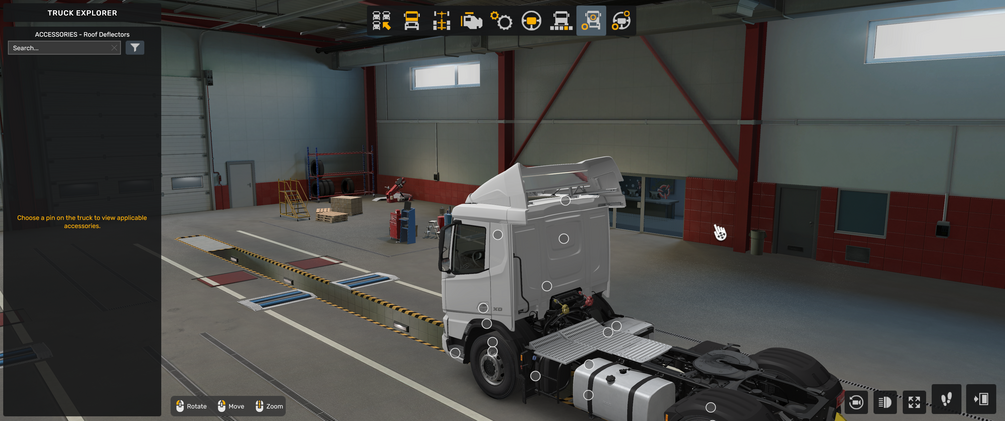
Task: Switch to the yellow cabin category
Action: coord(411,21)
